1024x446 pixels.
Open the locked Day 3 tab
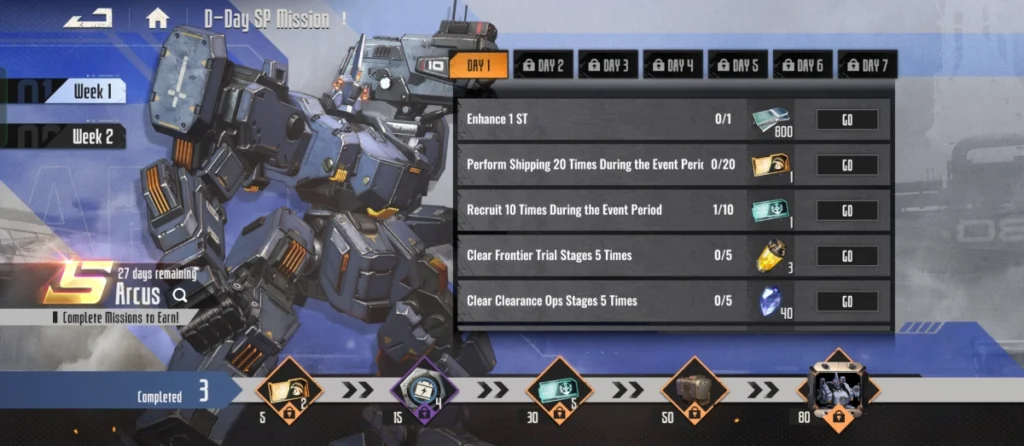coord(608,66)
